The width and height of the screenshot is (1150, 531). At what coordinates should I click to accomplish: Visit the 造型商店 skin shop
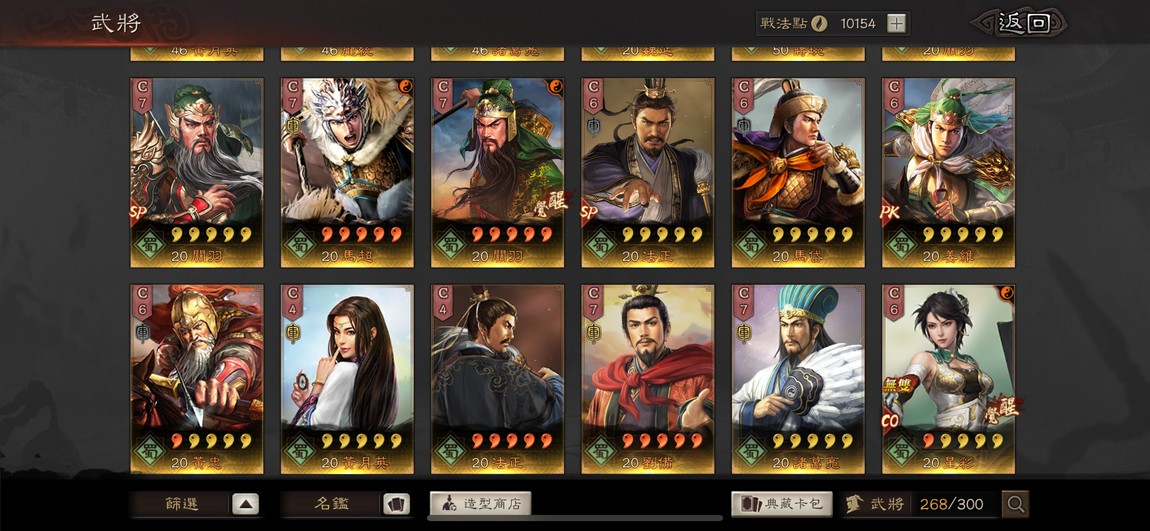(480, 504)
